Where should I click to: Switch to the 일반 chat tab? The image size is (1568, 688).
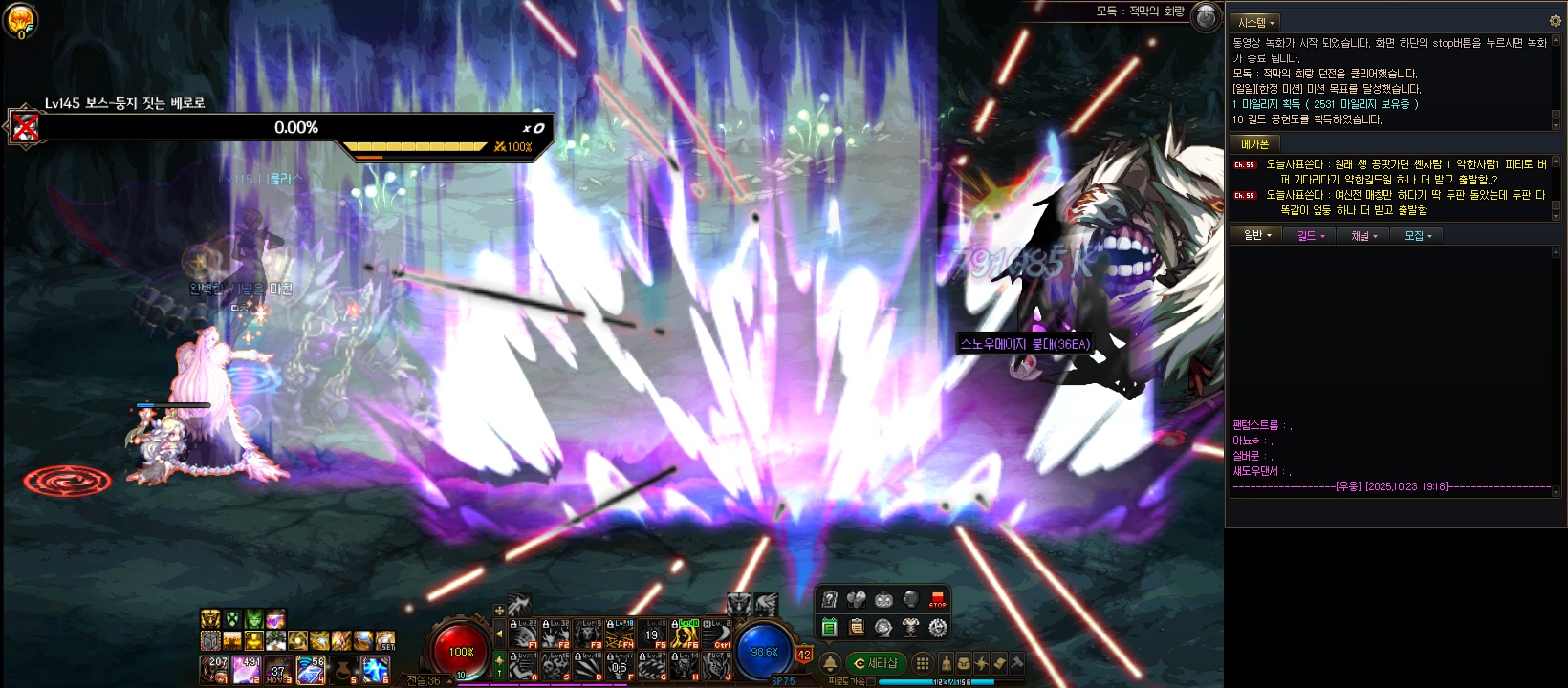(x=1256, y=235)
